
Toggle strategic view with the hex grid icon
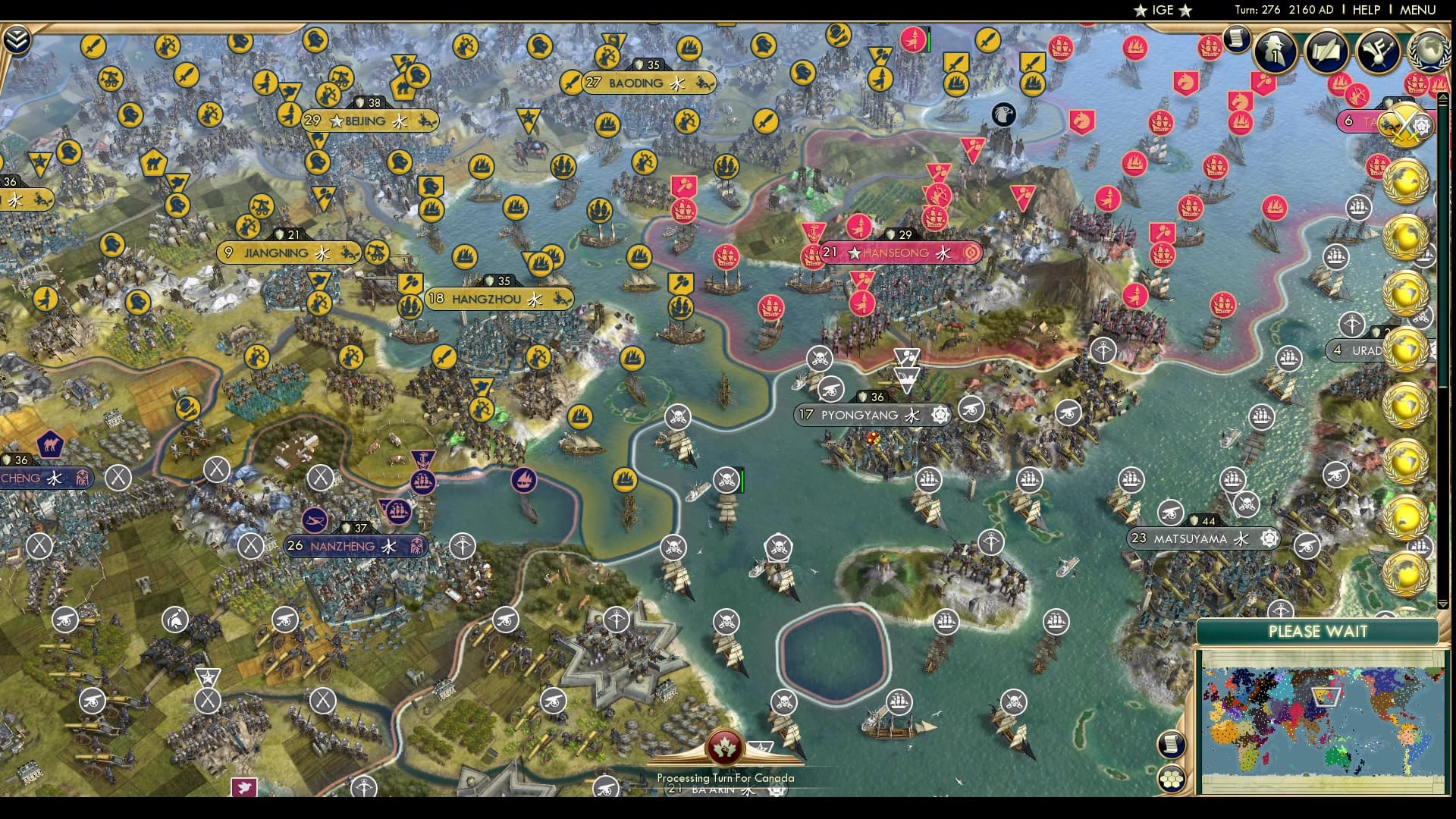point(1170,777)
